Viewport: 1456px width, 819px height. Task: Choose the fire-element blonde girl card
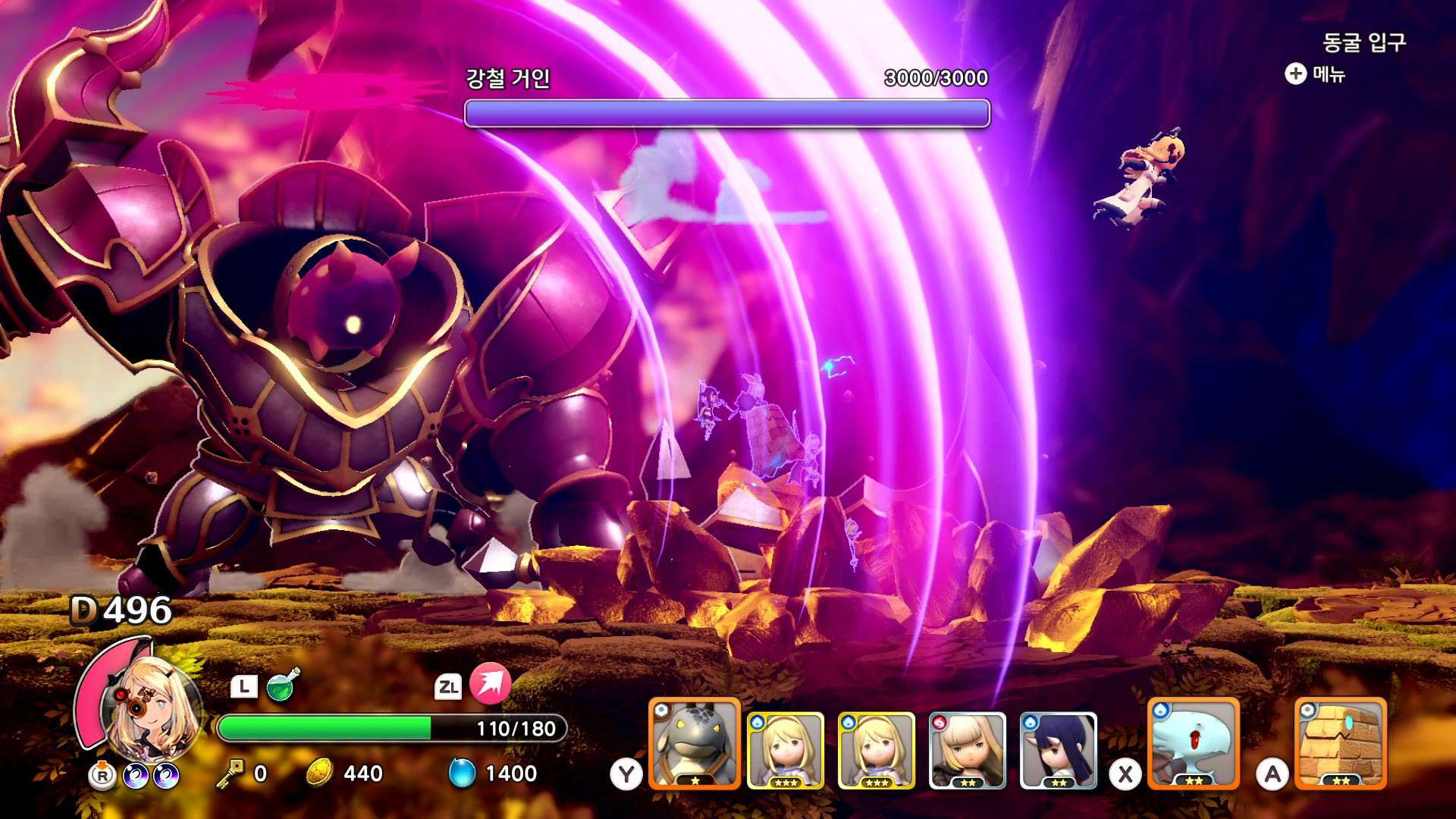click(967, 751)
